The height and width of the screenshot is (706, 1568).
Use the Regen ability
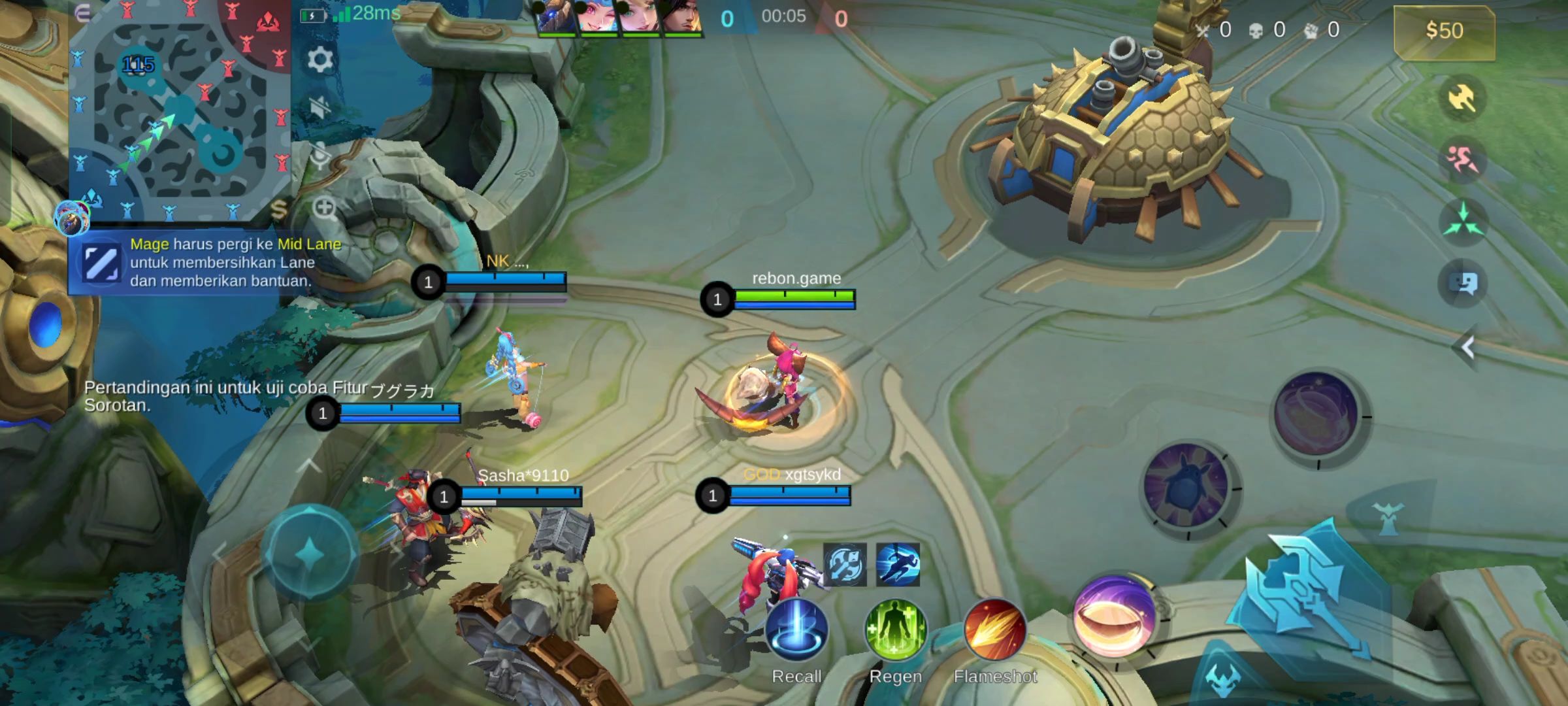click(x=896, y=630)
